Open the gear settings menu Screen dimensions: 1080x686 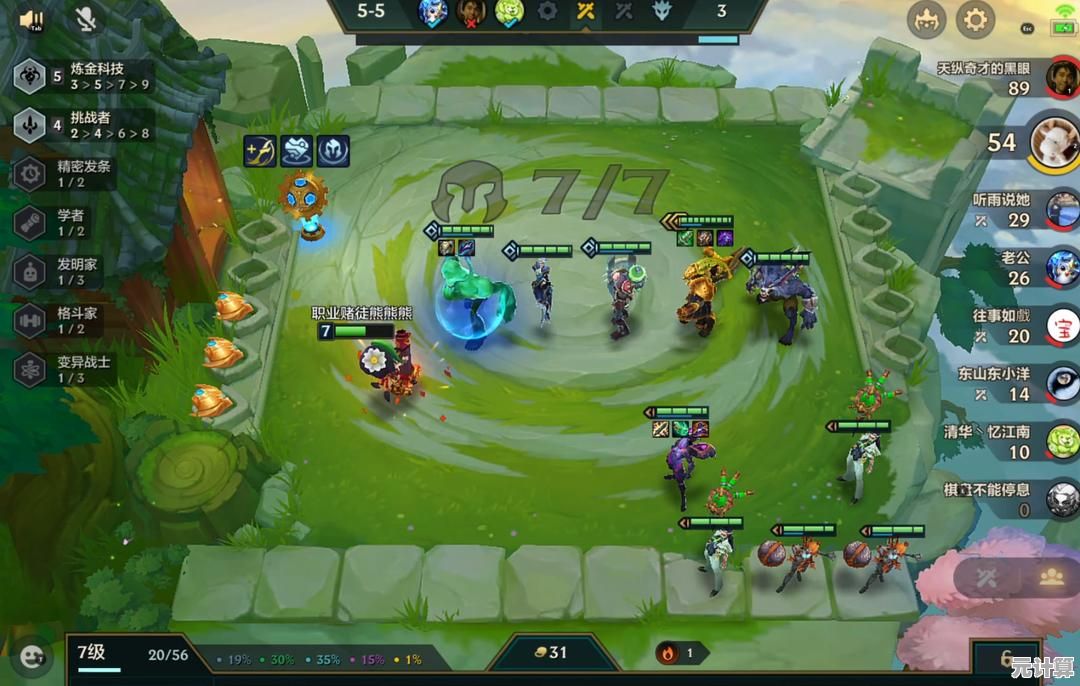[975, 19]
